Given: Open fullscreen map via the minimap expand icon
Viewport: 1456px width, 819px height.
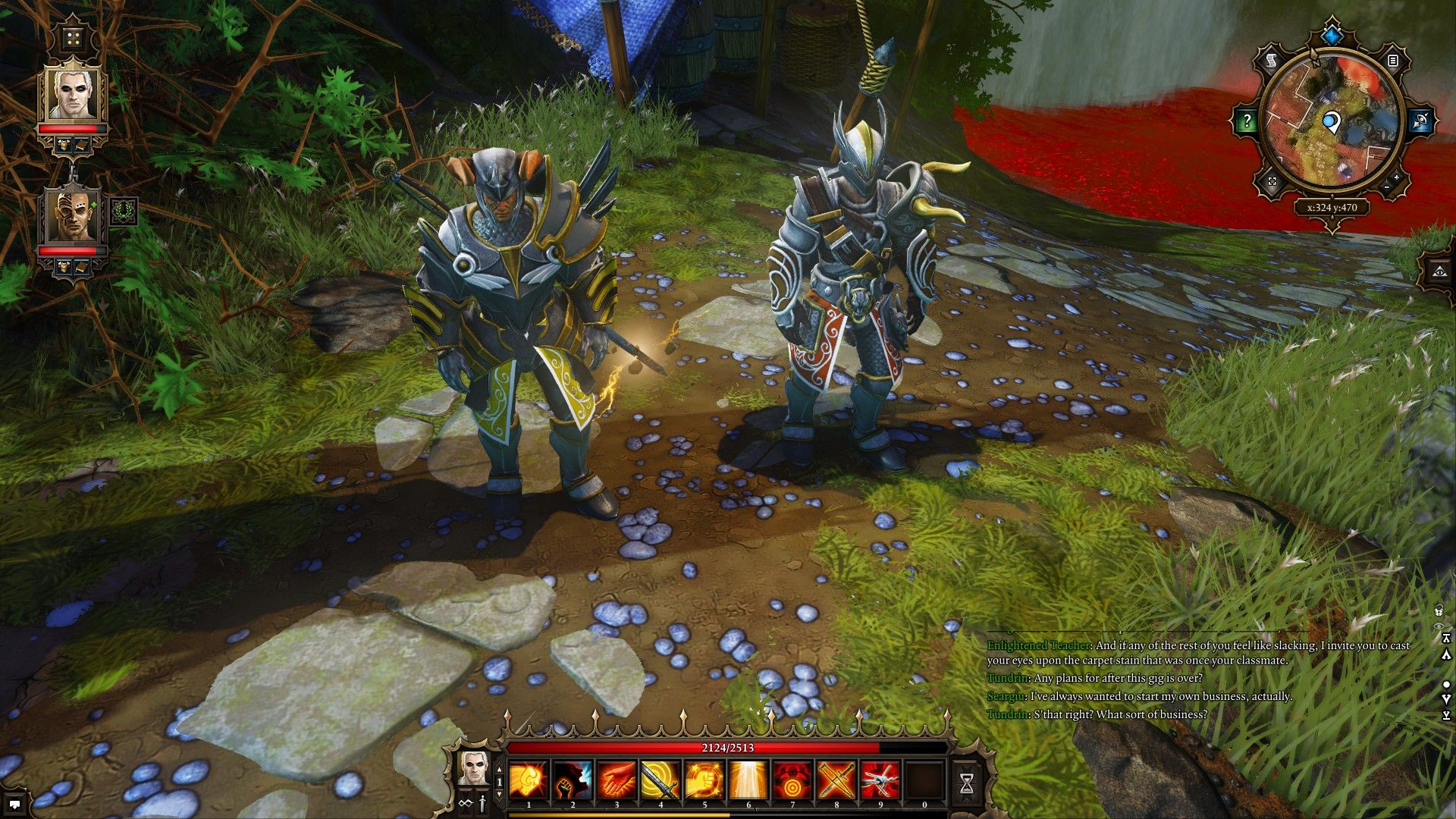Looking at the screenshot, I should coord(1272,180).
